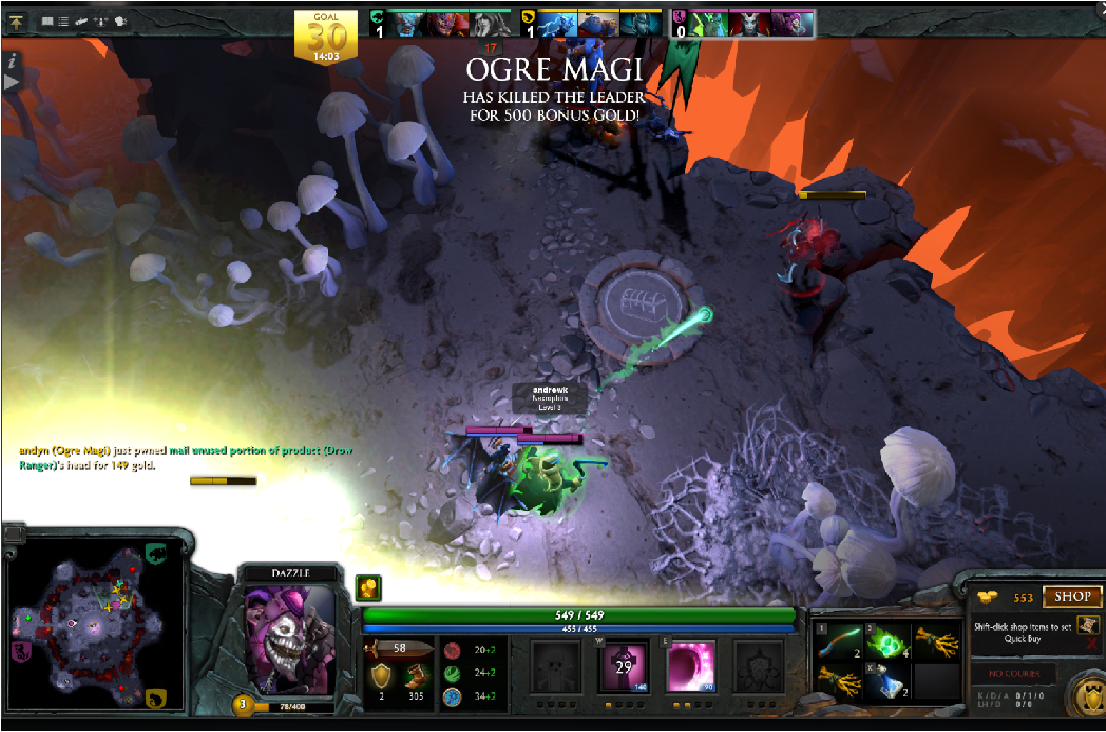The height and width of the screenshot is (732, 1106).
Task: Open the main menu arrow button at top-left
Action: (17, 20)
